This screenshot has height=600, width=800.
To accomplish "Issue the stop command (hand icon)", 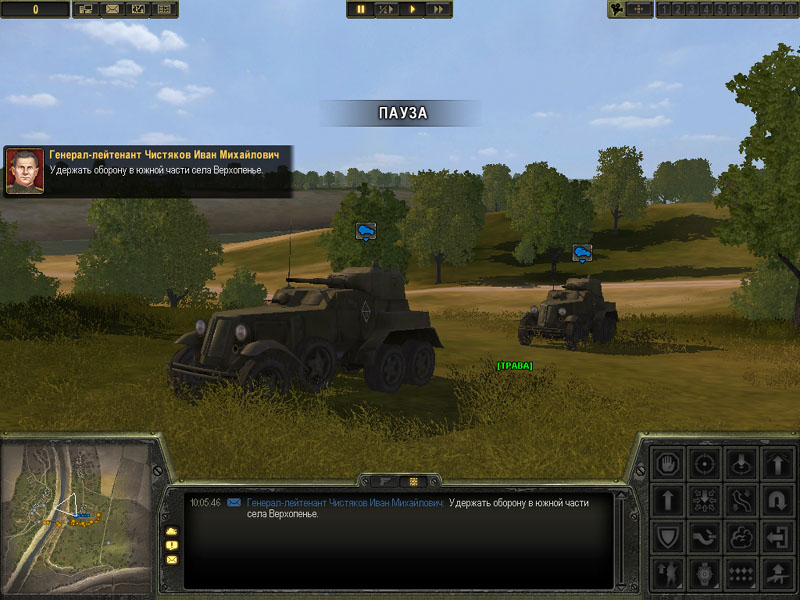I will [x=667, y=464].
